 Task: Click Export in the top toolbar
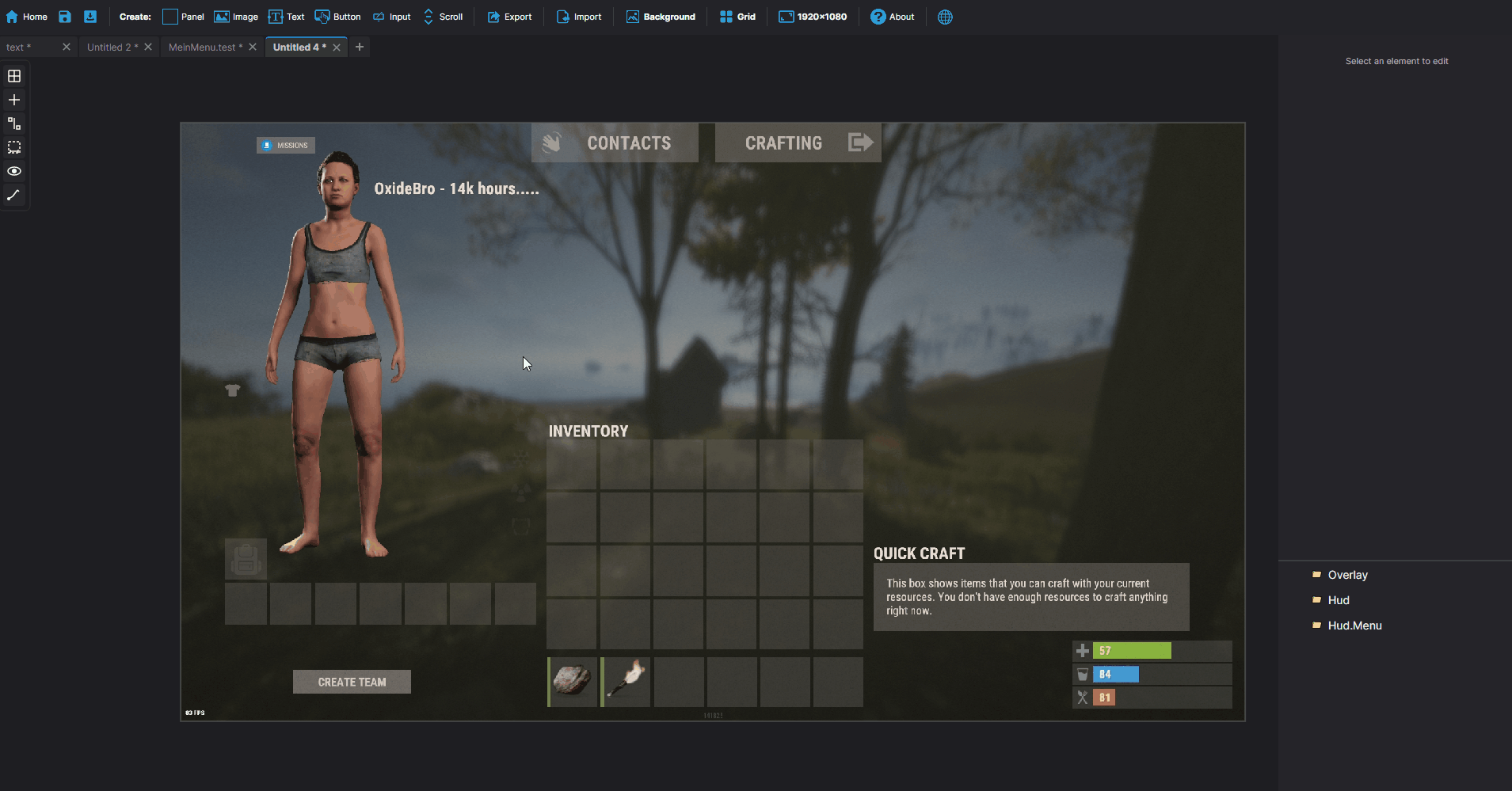509,16
